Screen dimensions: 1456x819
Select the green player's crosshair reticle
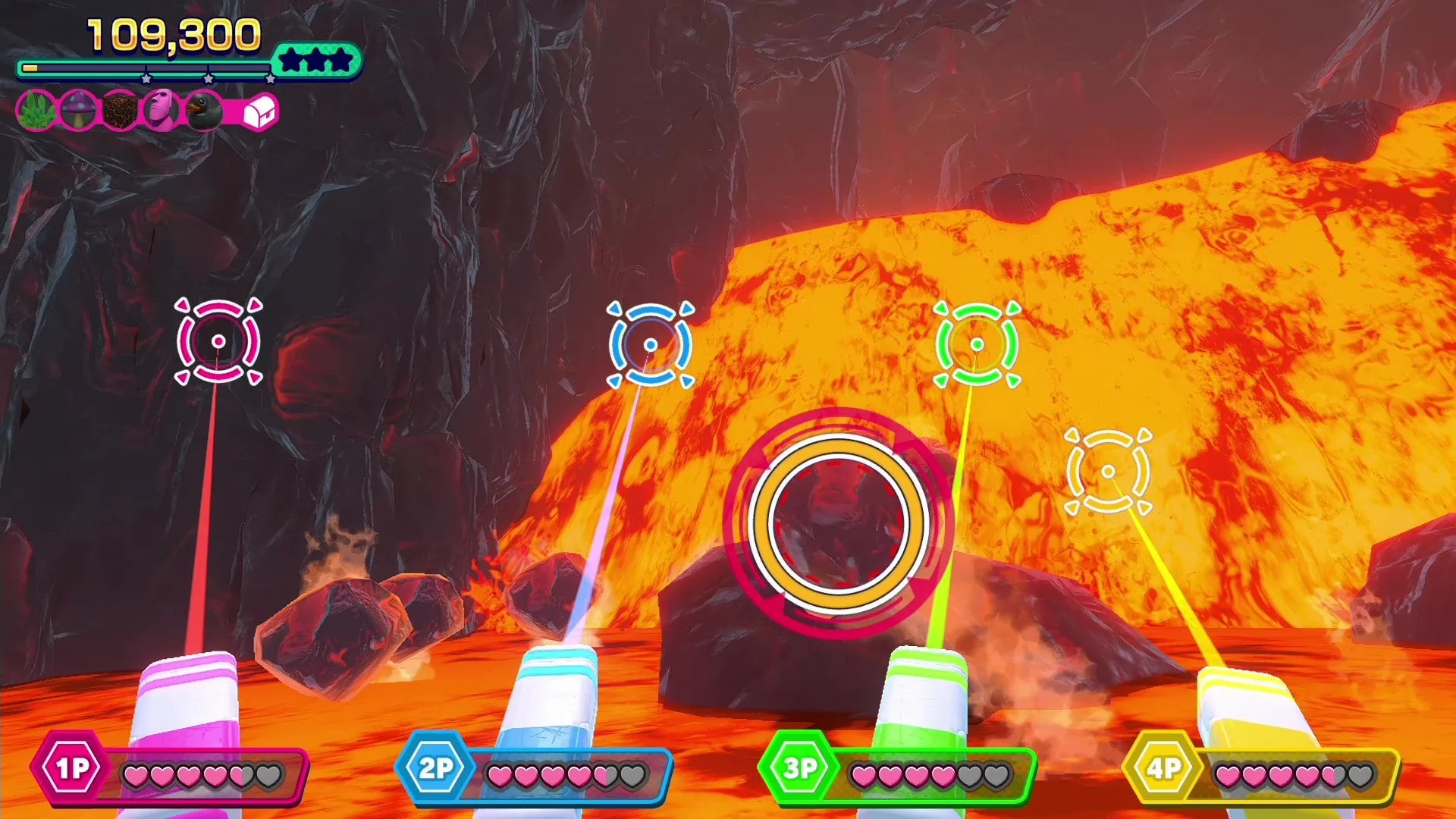[x=978, y=343]
